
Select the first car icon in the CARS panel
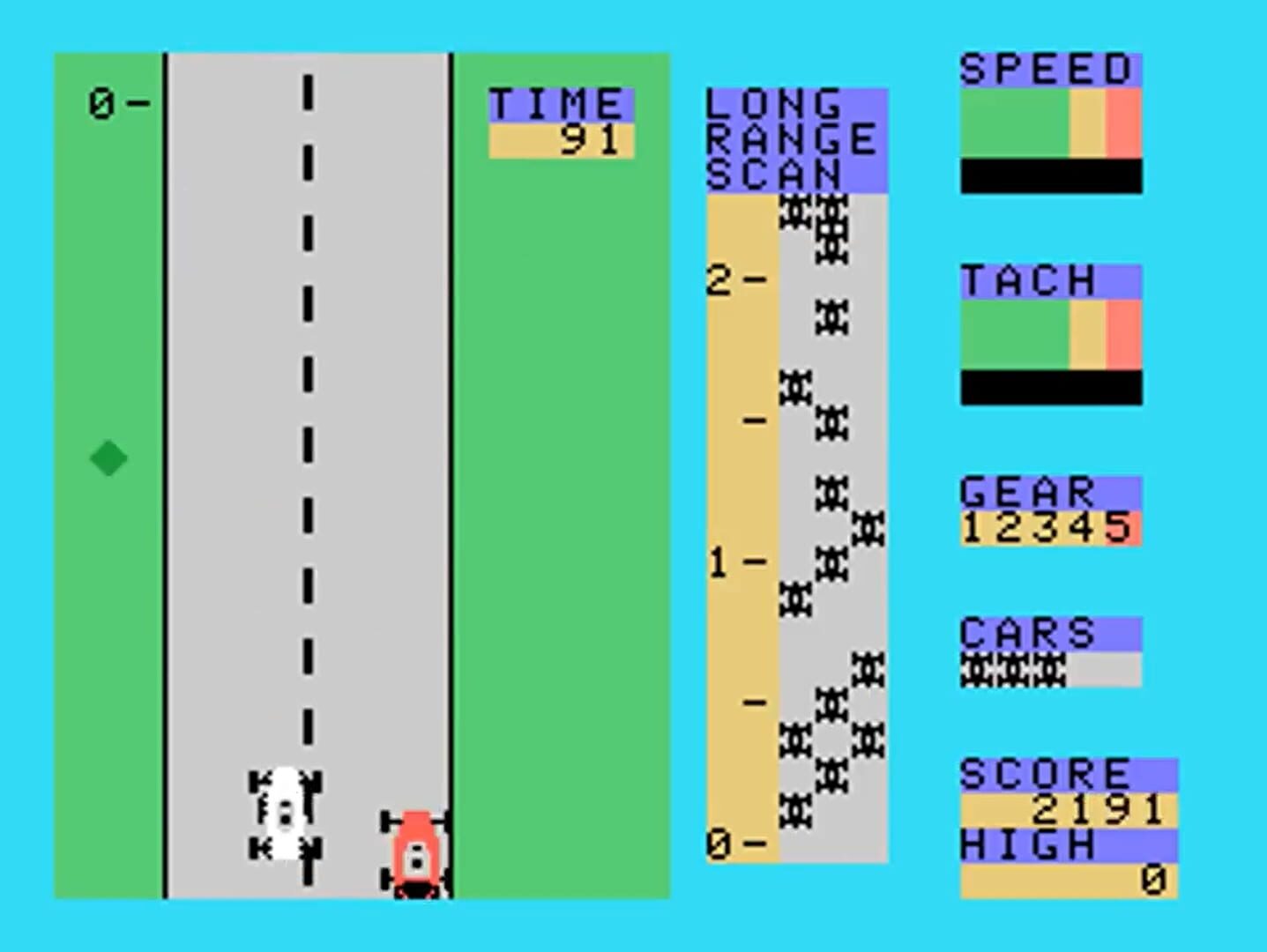974,670
